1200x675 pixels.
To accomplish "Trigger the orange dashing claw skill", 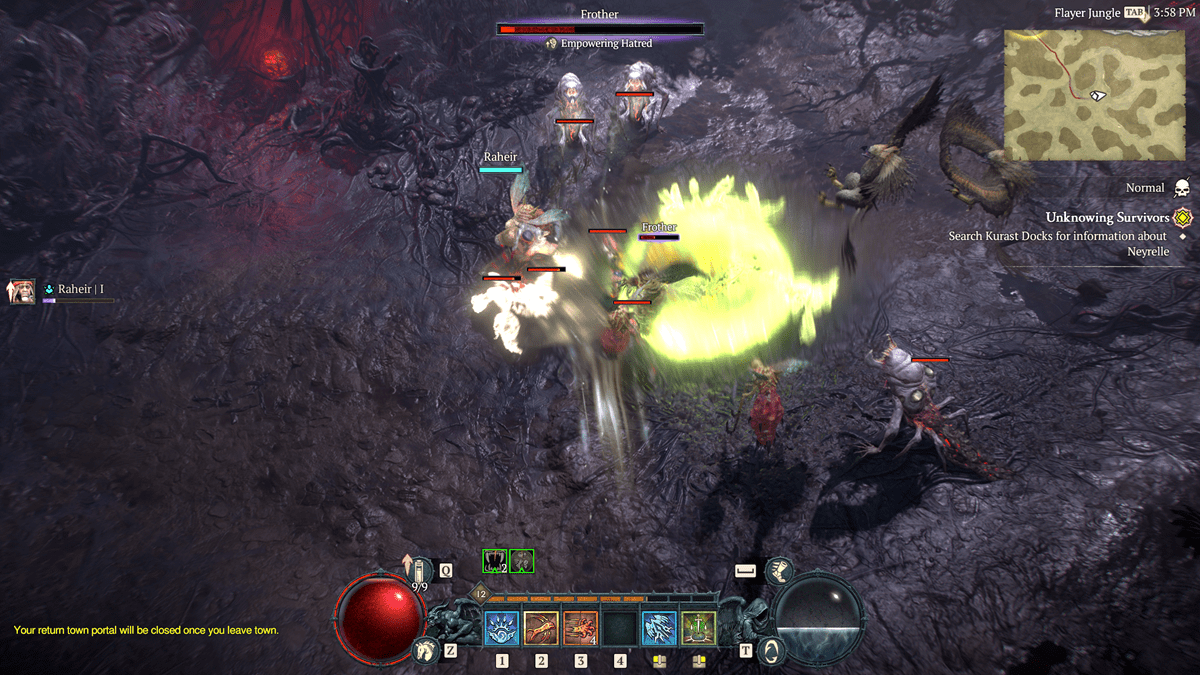I will tap(581, 629).
